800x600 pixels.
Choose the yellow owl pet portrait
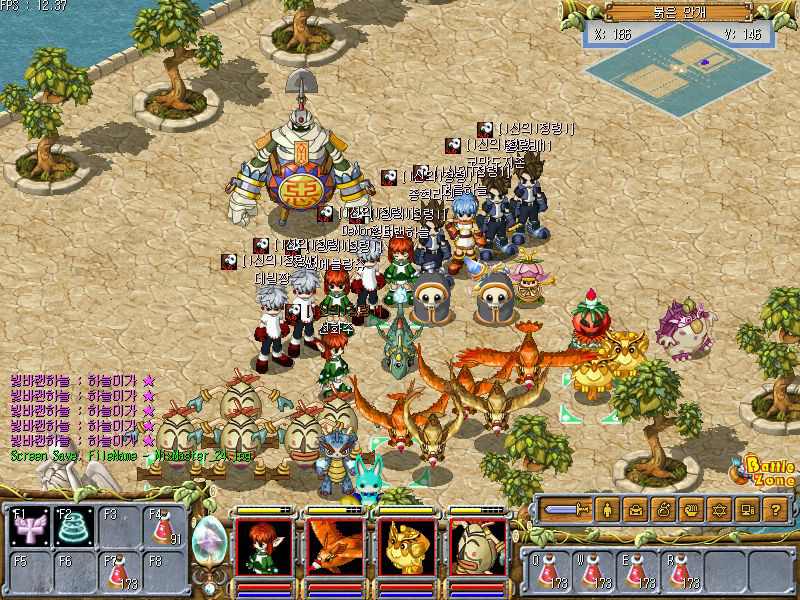click(407, 547)
